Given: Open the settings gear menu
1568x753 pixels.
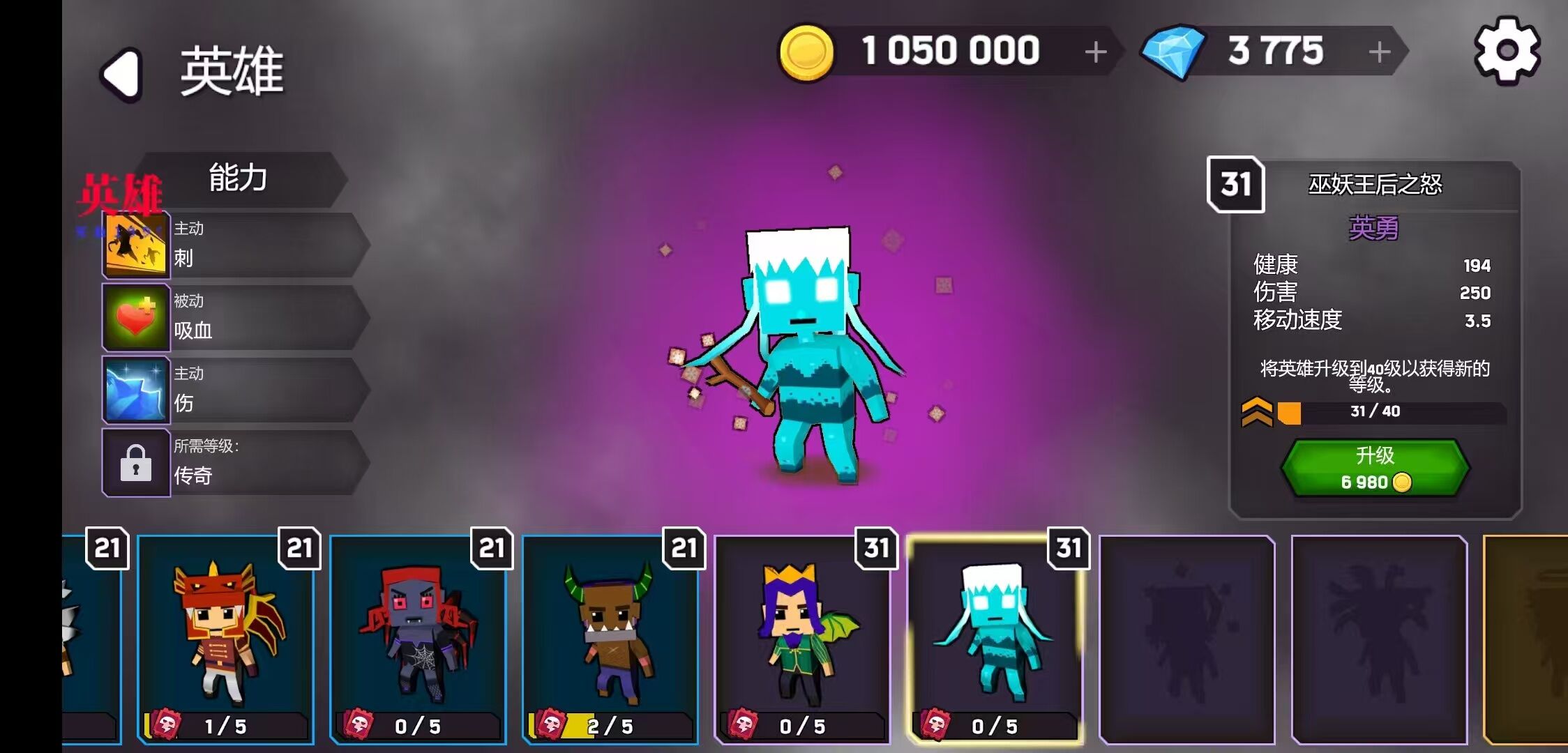Looking at the screenshot, I should [1507, 51].
